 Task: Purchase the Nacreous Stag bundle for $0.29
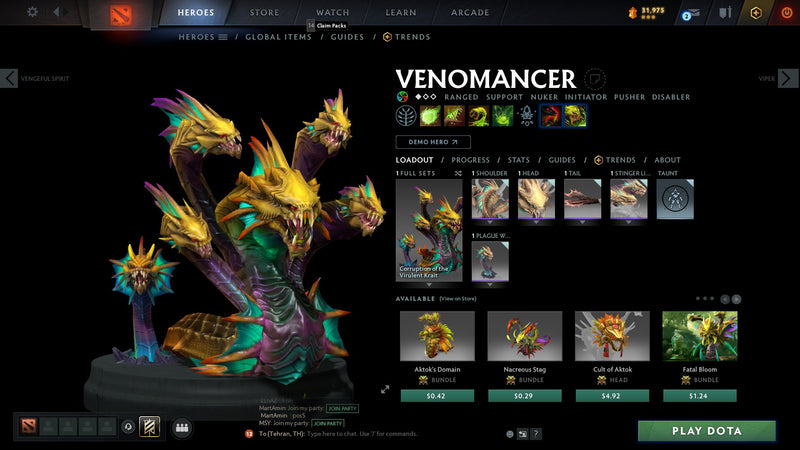pyautogui.click(x=524, y=395)
